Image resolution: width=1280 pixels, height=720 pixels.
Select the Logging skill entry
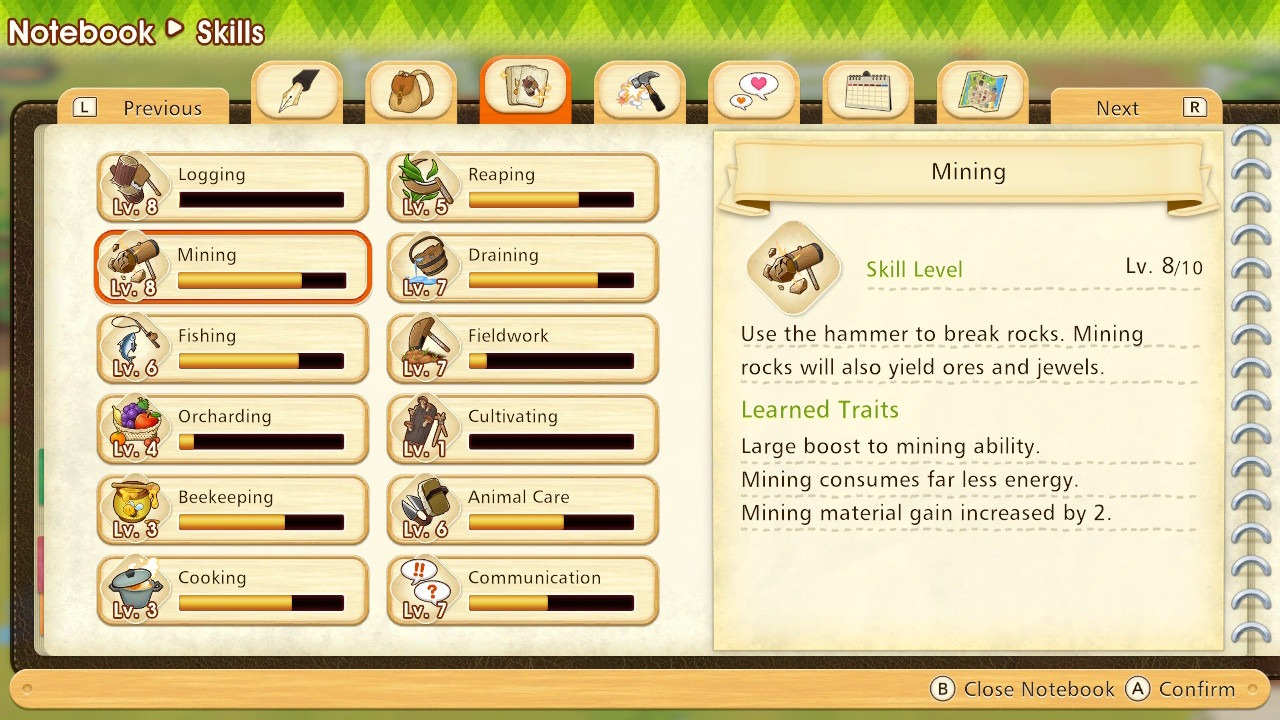click(x=233, y=187)
